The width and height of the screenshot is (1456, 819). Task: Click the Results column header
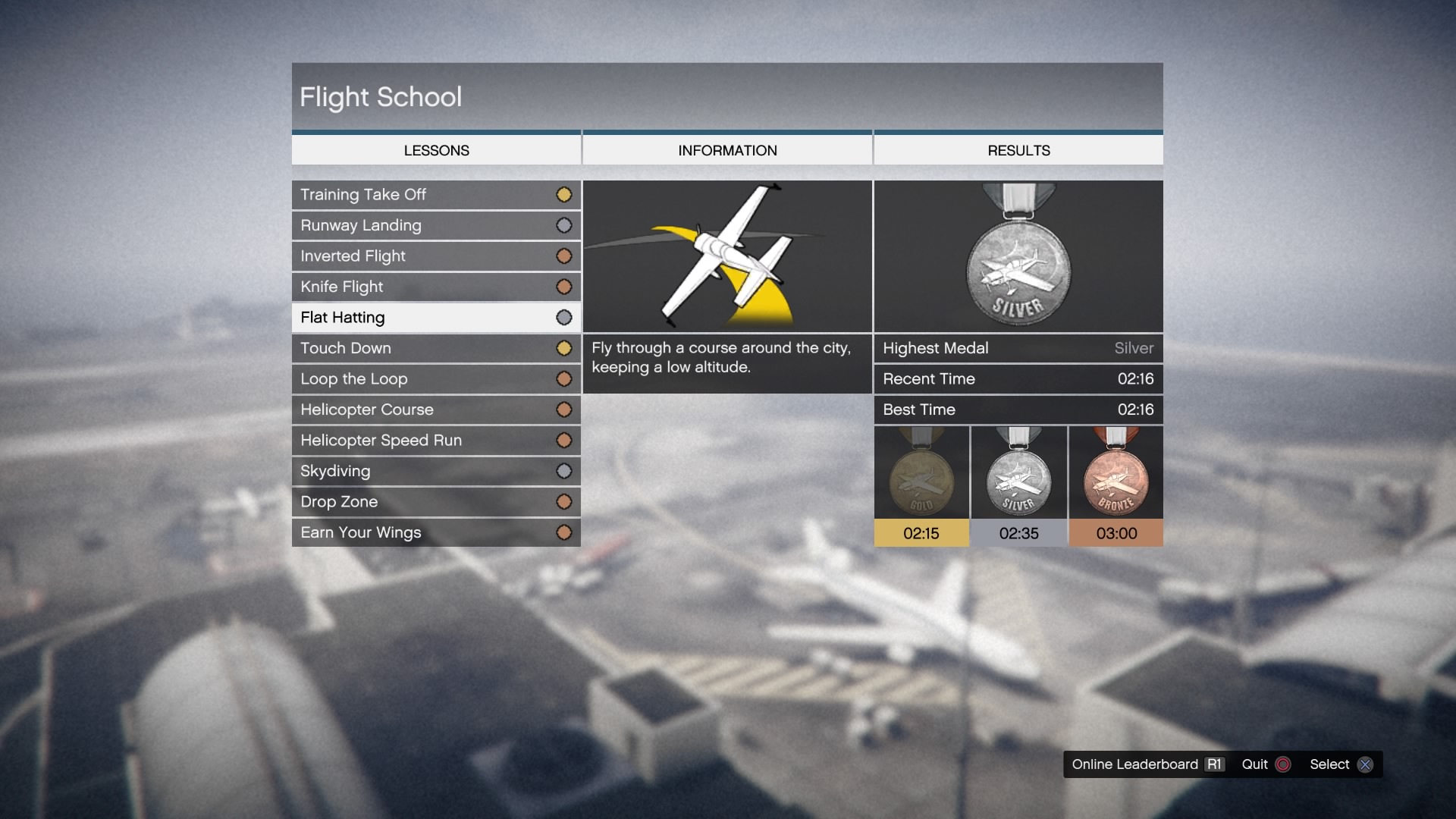pos(1018,150)
